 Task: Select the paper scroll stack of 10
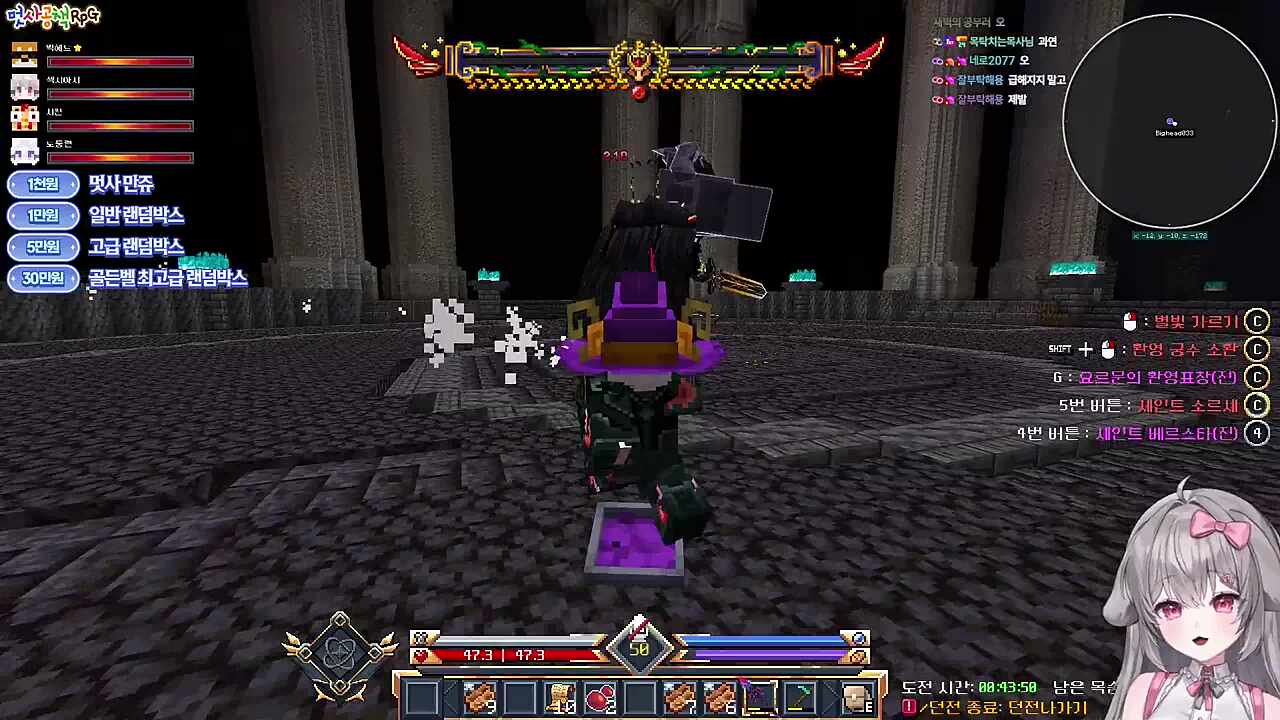coord(560,697)
